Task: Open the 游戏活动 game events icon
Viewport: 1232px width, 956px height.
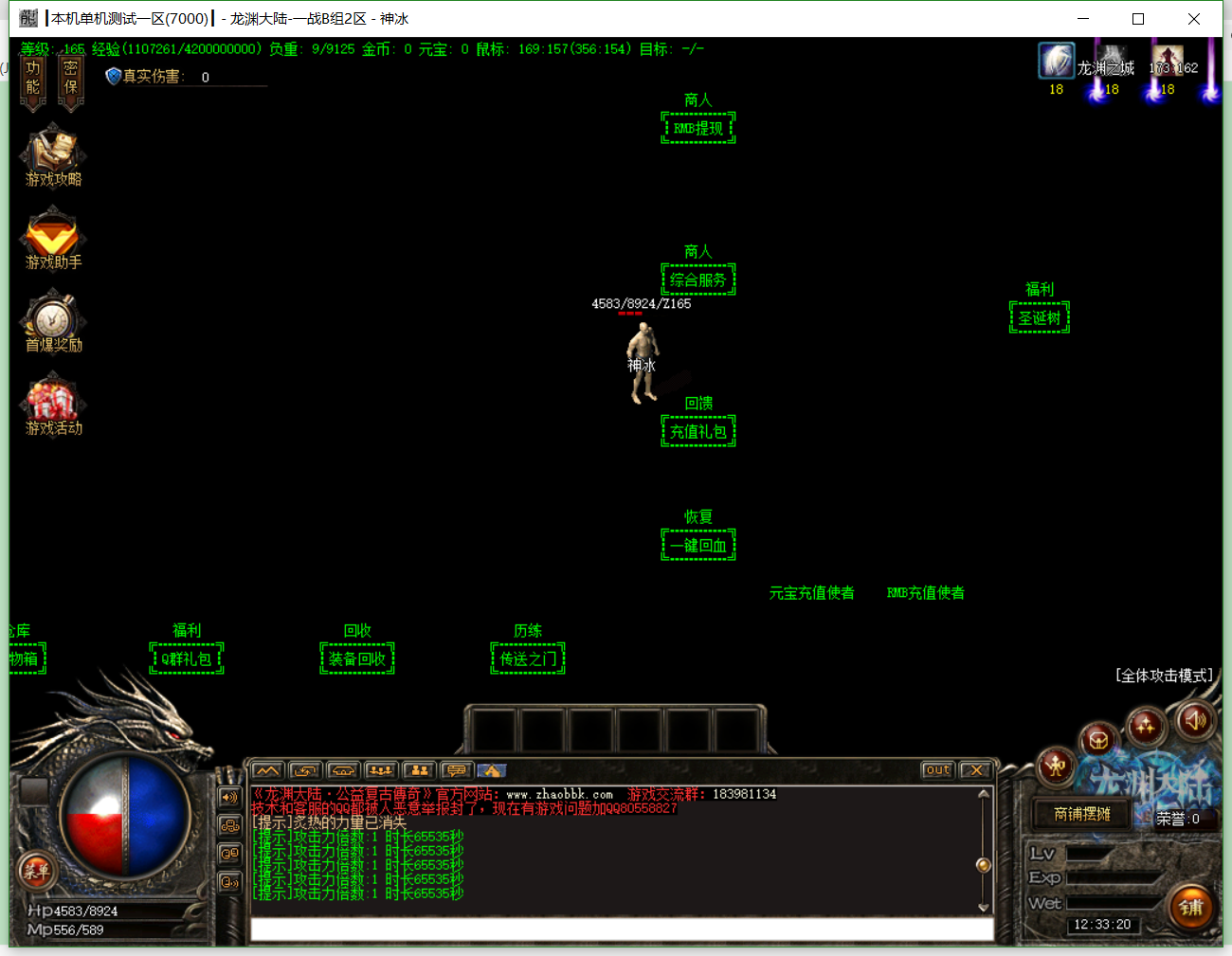Action: 53,406
